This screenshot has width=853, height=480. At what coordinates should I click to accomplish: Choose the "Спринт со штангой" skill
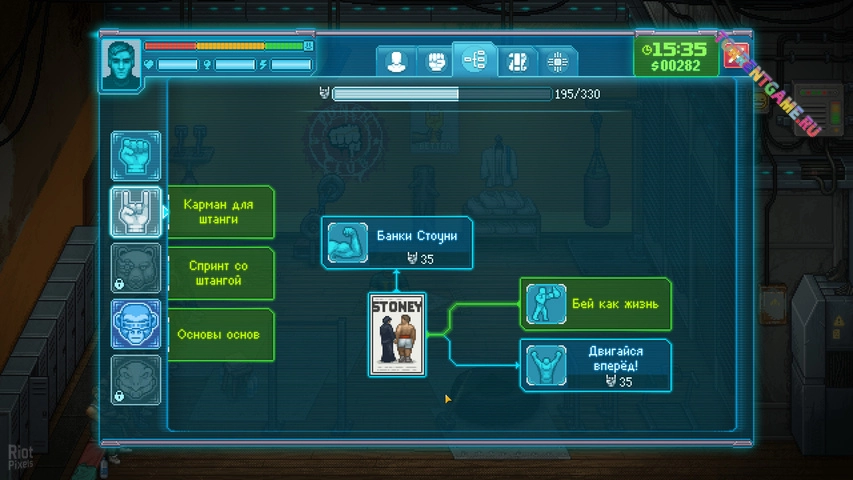(218, 273)
